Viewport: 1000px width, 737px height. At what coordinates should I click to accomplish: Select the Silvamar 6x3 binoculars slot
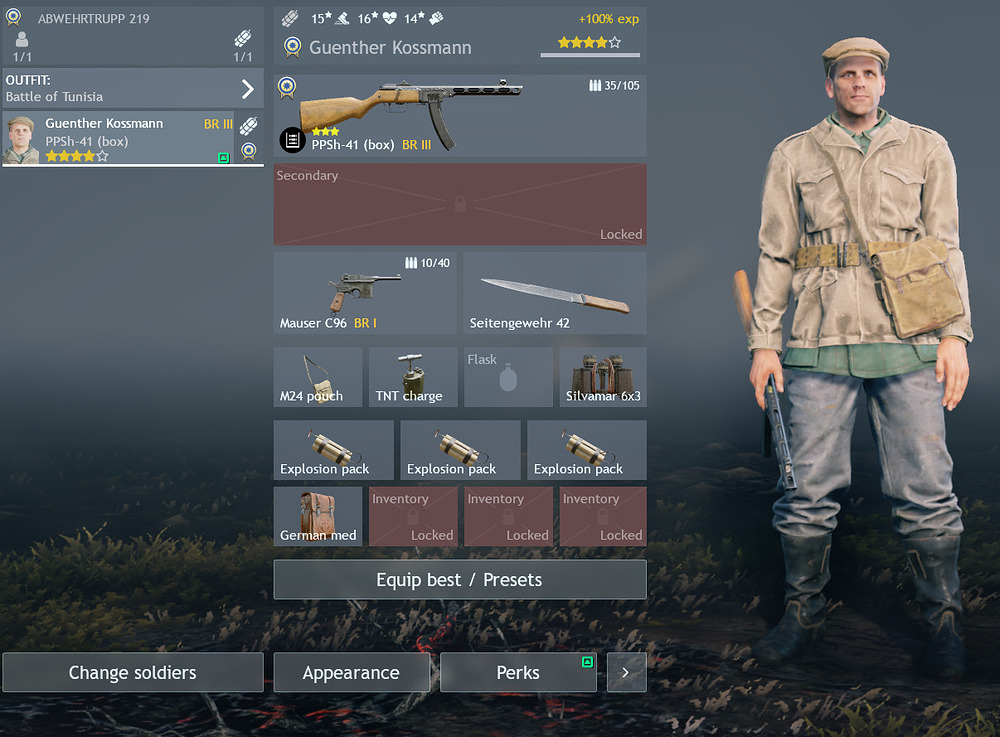pyautogui.click(x=603, y=377)
